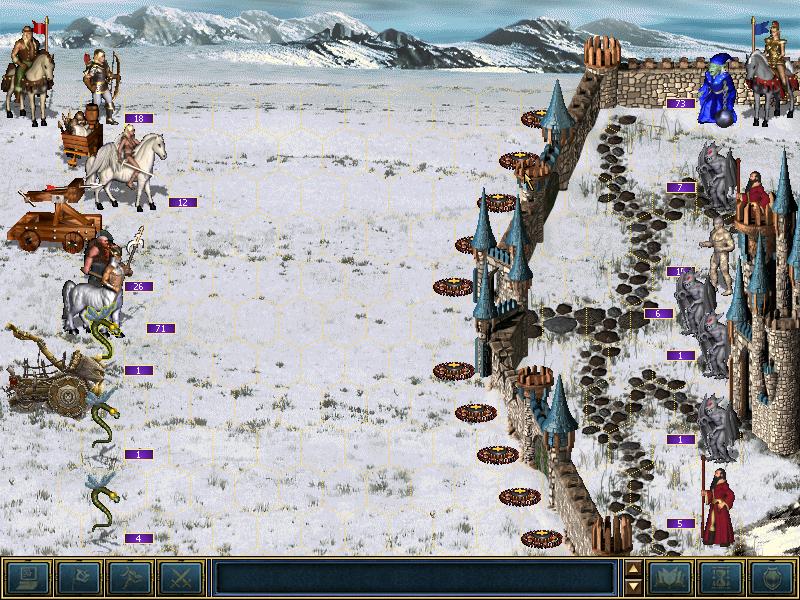Toggle auto-combat with the crossed swords button

(180, 578)
